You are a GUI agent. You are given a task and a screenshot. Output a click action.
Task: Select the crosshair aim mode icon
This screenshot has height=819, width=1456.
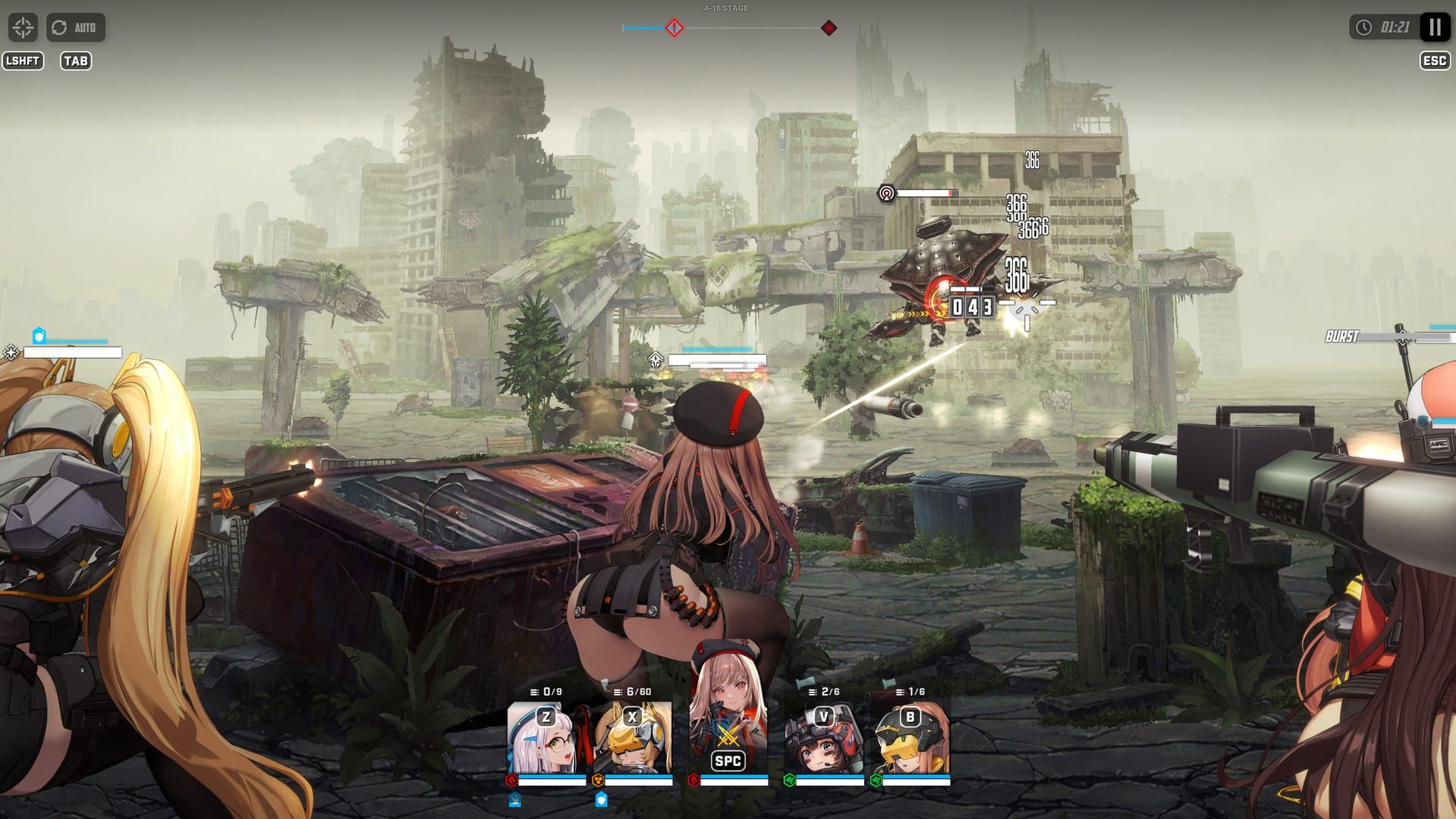(24, 28)
